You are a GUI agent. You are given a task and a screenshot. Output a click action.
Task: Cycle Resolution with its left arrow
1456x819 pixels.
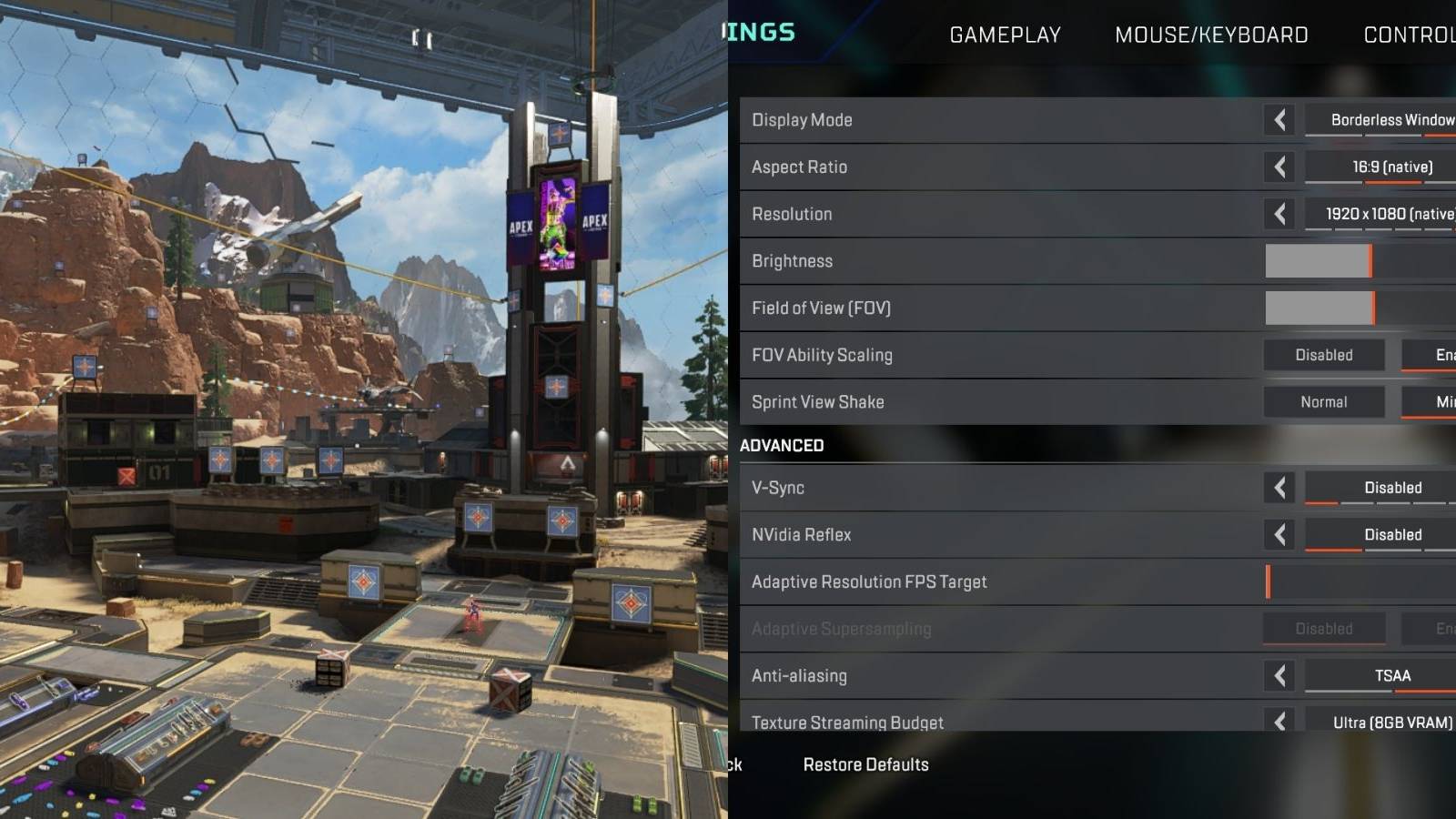pyautogui.click(x=1279, y=214)
